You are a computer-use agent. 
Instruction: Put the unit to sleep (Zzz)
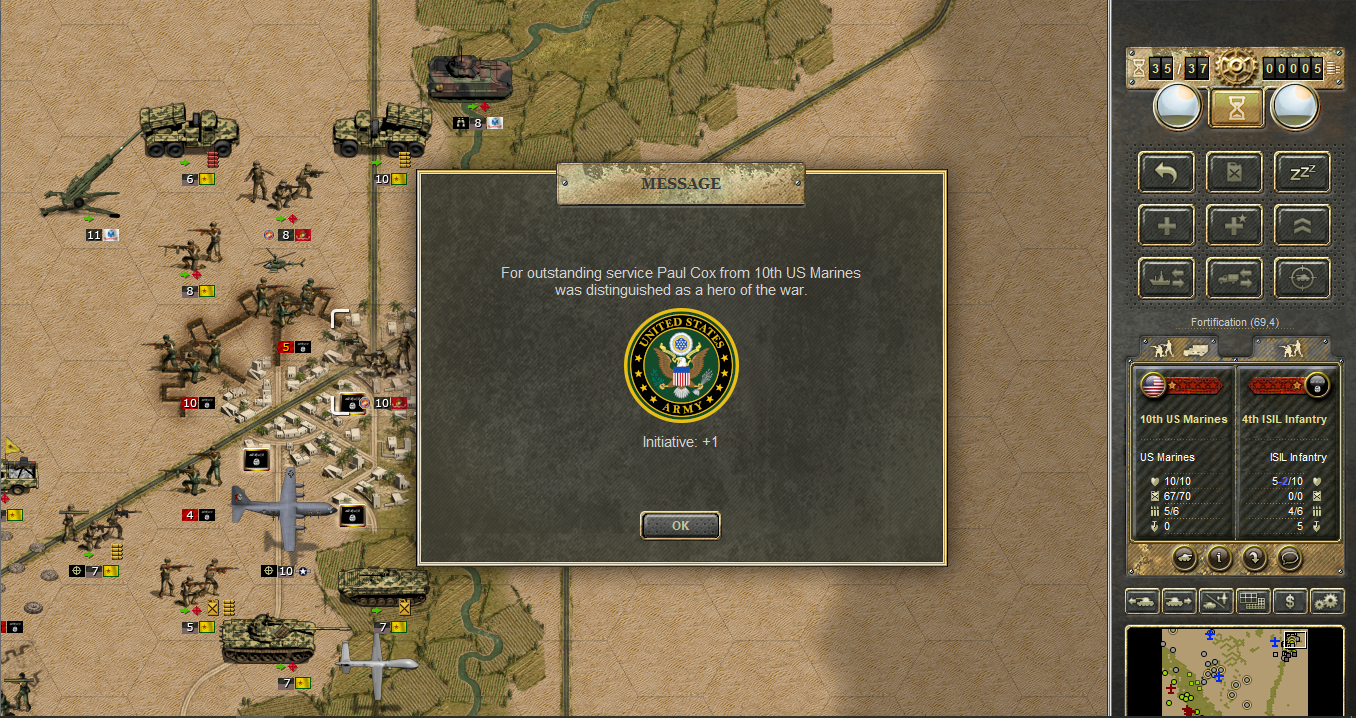tap(1301, 172)
